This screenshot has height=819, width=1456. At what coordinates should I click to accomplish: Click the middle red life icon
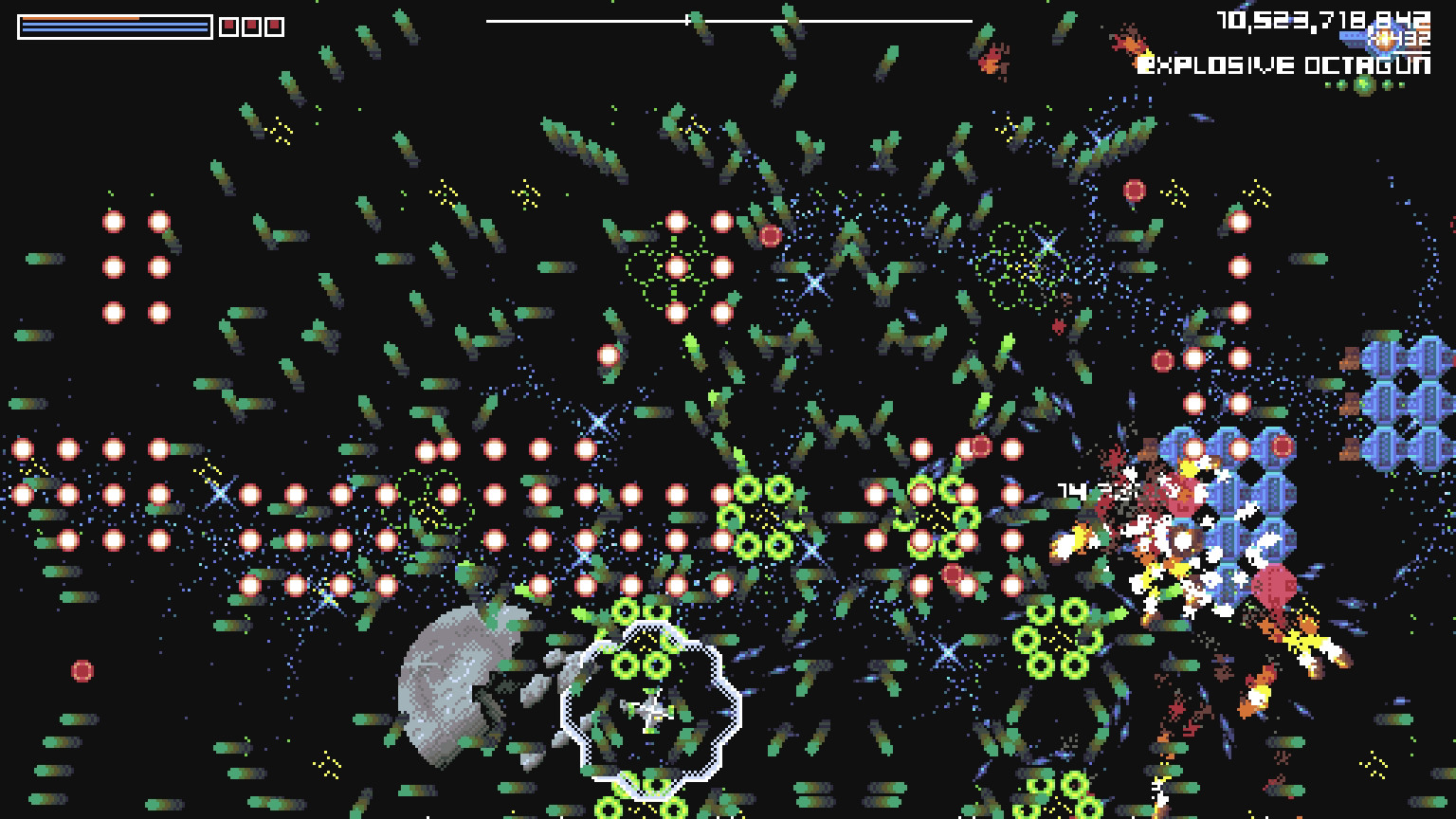pyautogui.click(x=251, y=26)
